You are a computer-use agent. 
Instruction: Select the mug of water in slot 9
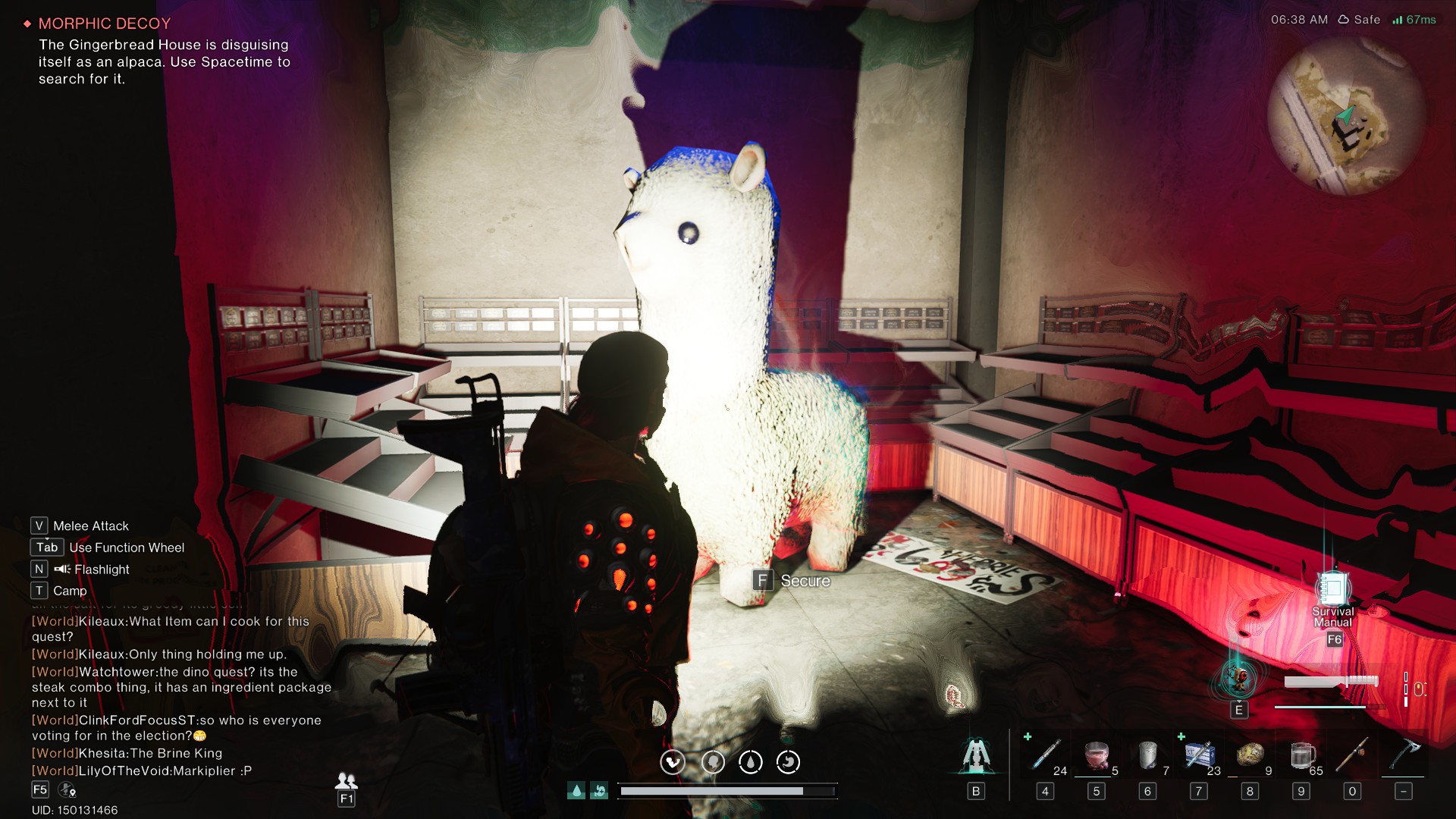coord(1301,755)
